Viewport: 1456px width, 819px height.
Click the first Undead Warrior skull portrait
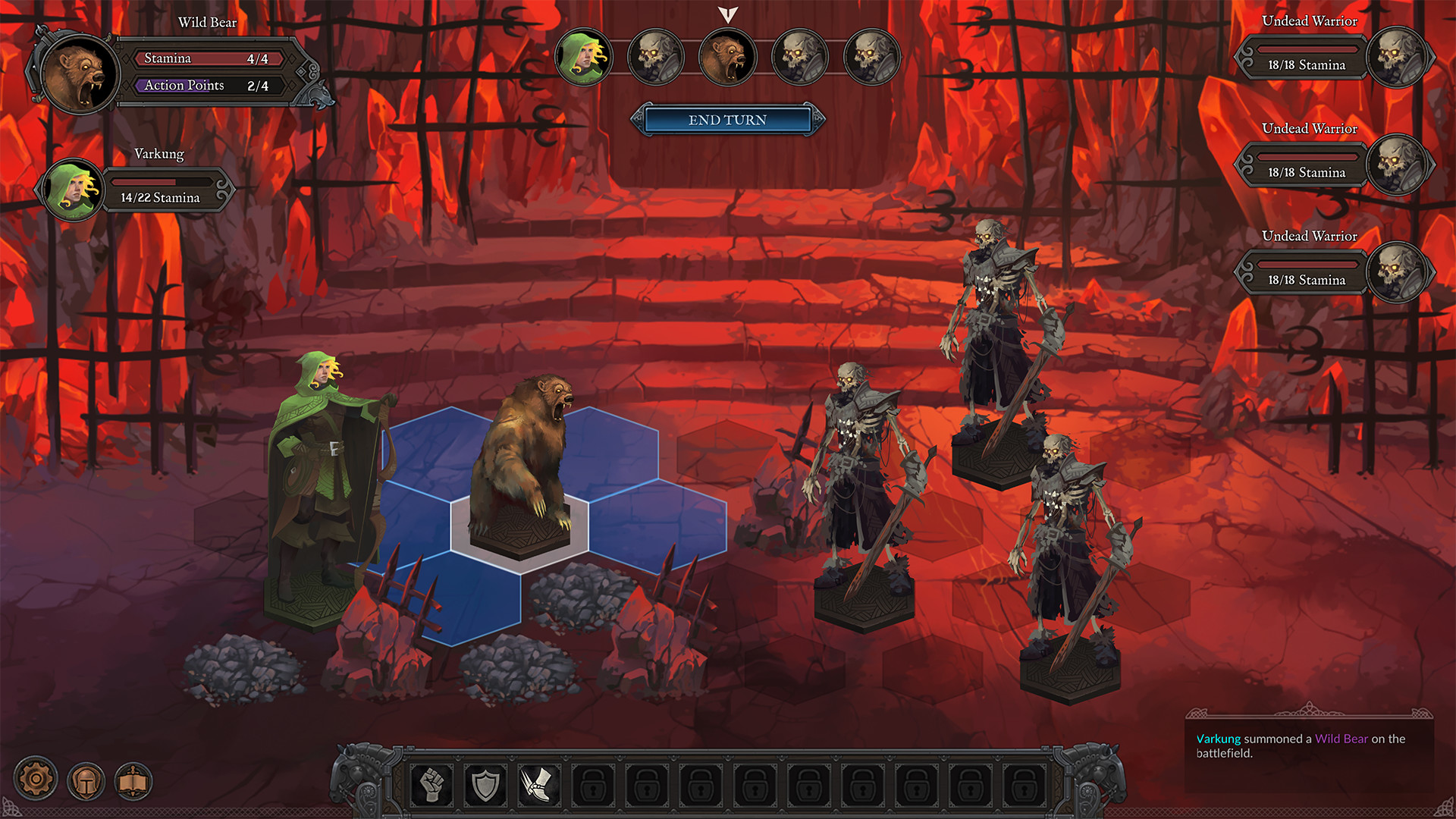(1399, 55)
